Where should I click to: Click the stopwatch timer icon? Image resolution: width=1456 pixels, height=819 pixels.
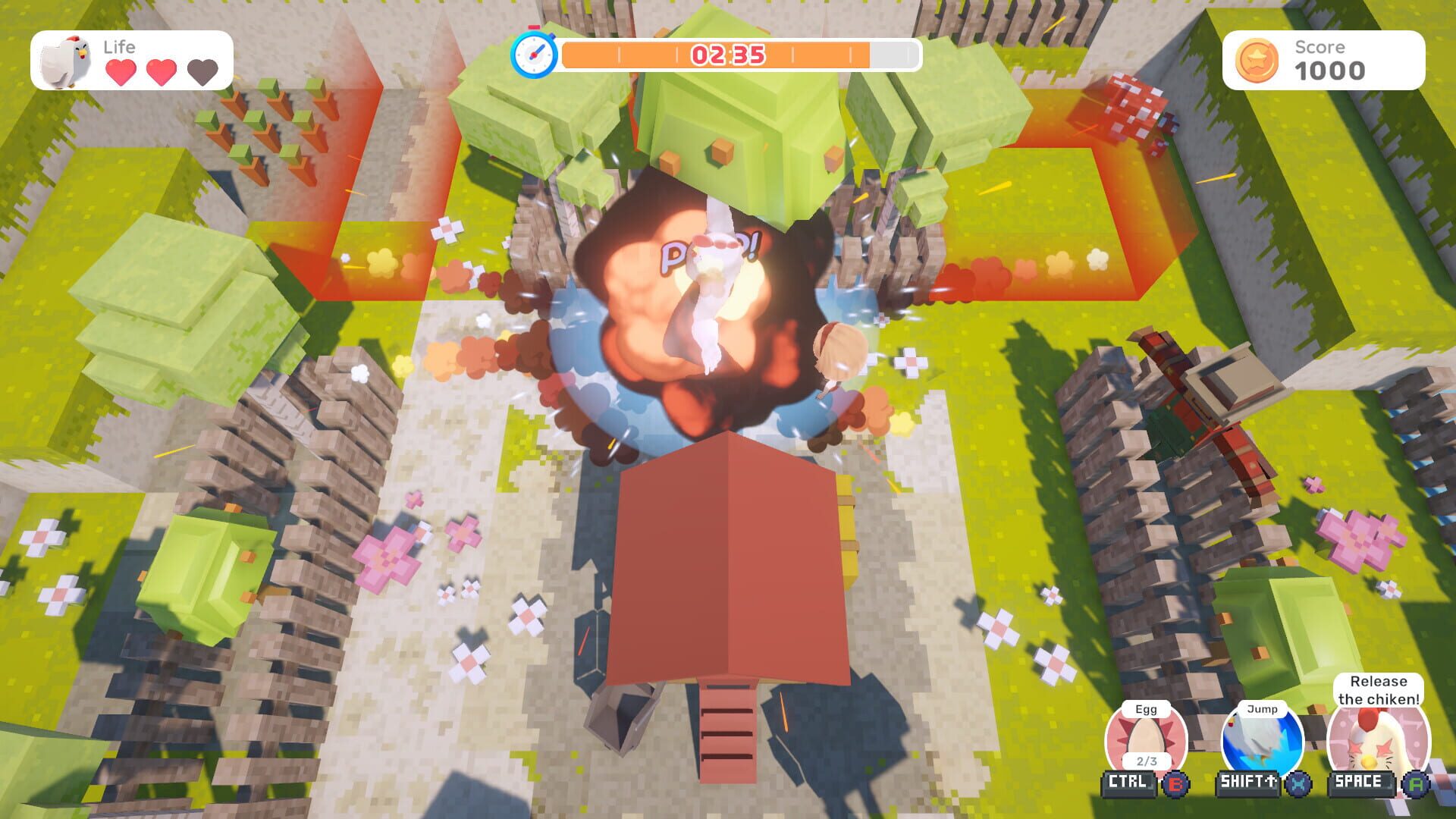click(x=535, y=52)
